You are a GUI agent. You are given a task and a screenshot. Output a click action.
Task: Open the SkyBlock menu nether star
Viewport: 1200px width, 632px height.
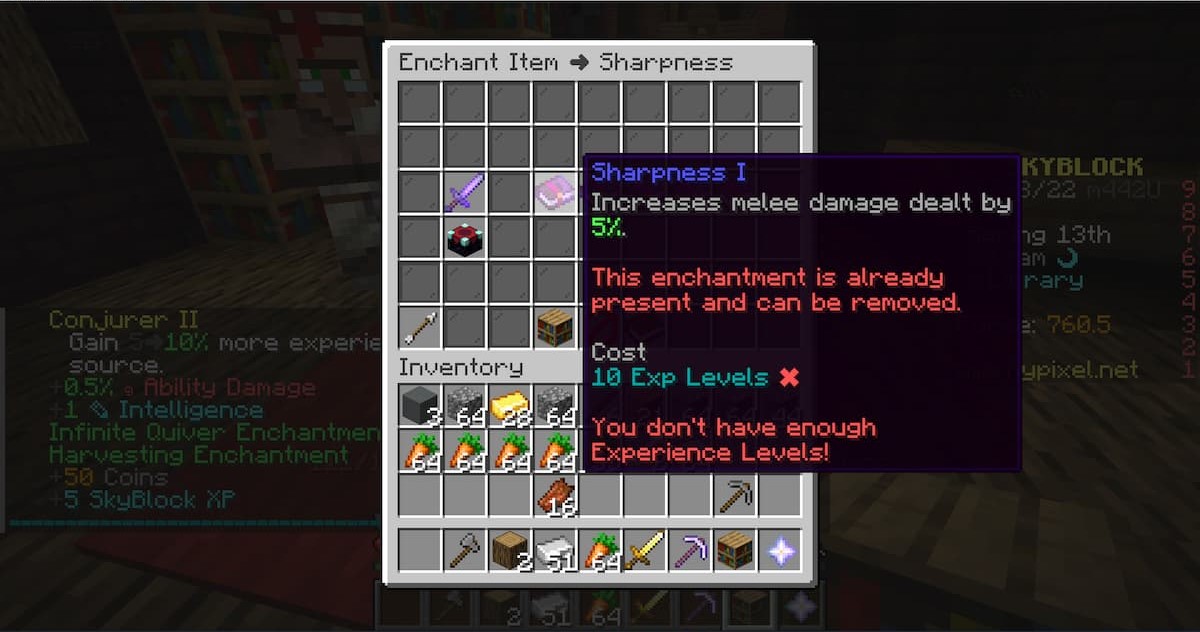tap(780, 550)
